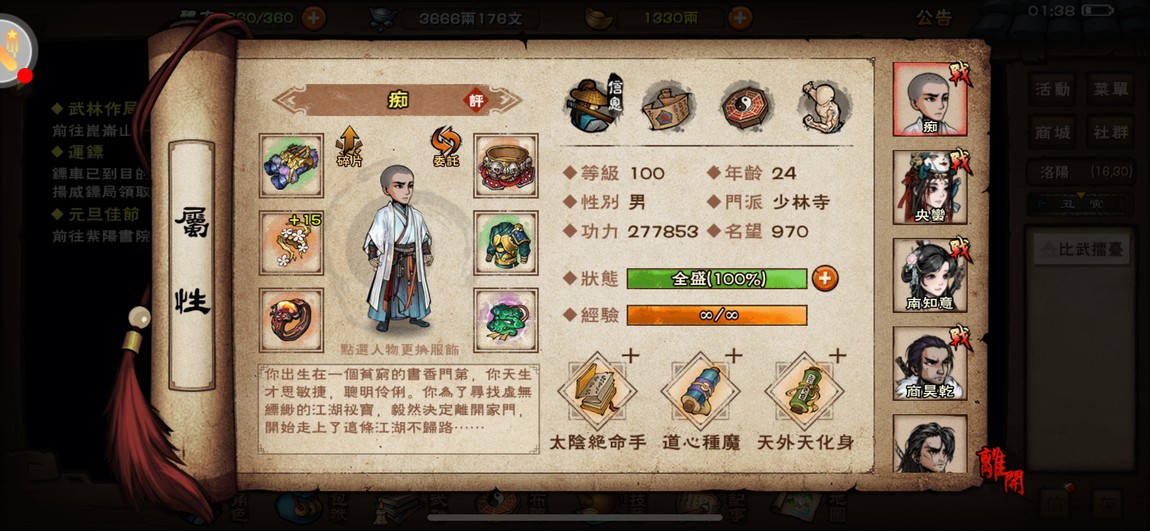Image resolution: width=1150 pixels, height=531 pixels.
Task: Open the 碎片 fragments arrow icon
Action: coord(349,146)
